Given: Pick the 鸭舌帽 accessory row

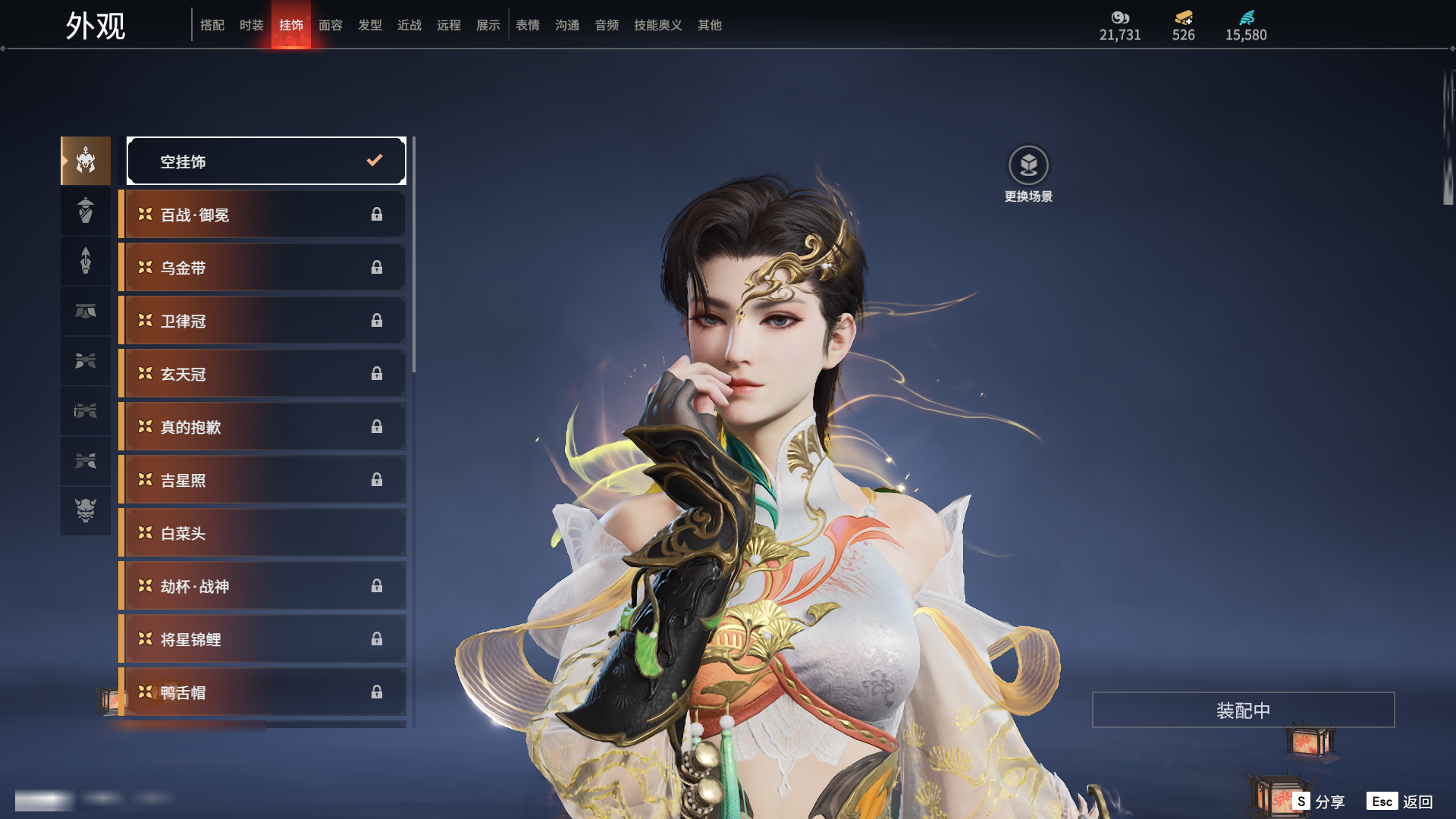Looking at the screenshot, I should coord(263,692).
